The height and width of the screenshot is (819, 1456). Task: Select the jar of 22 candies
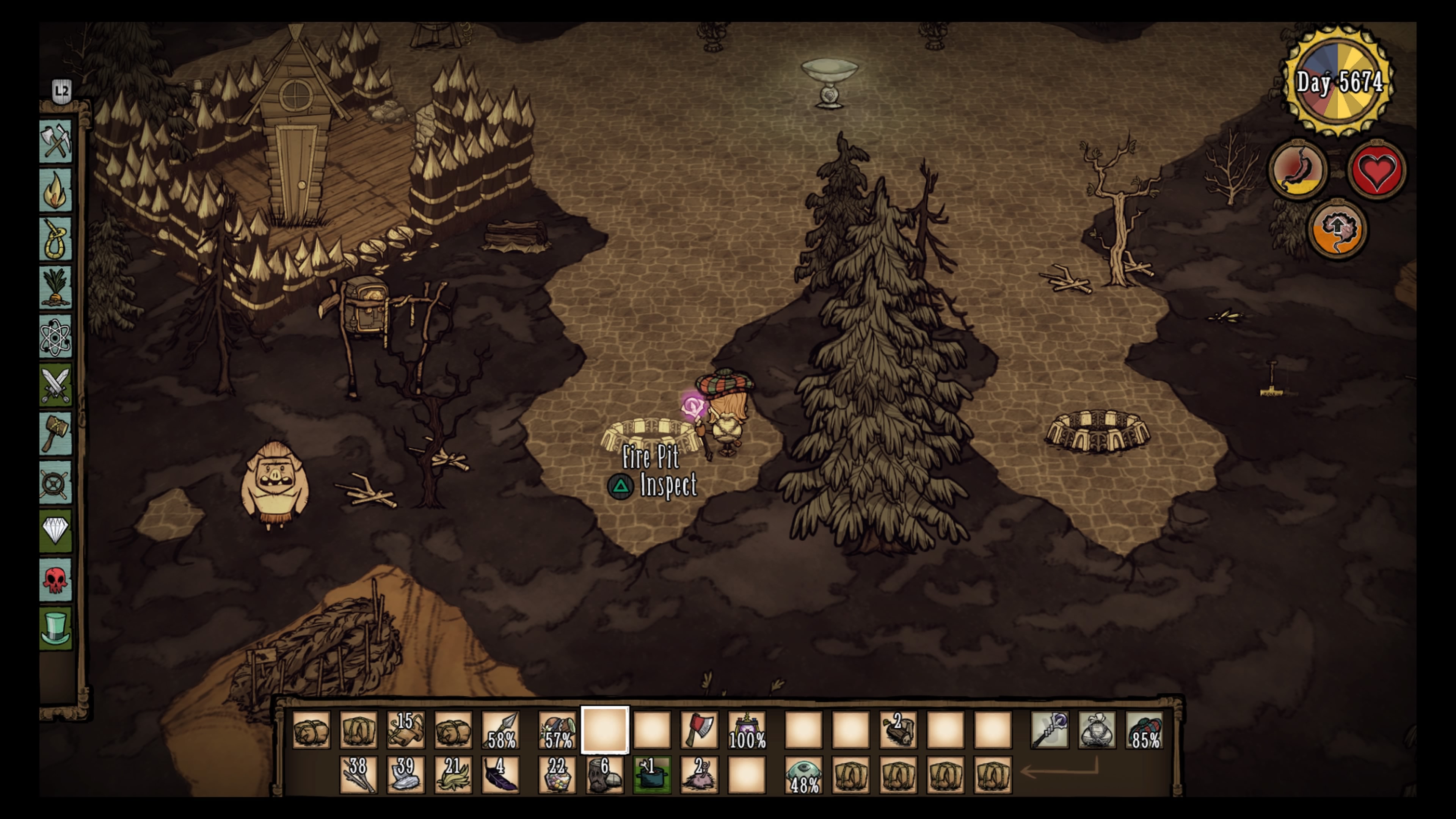[557, 774]
